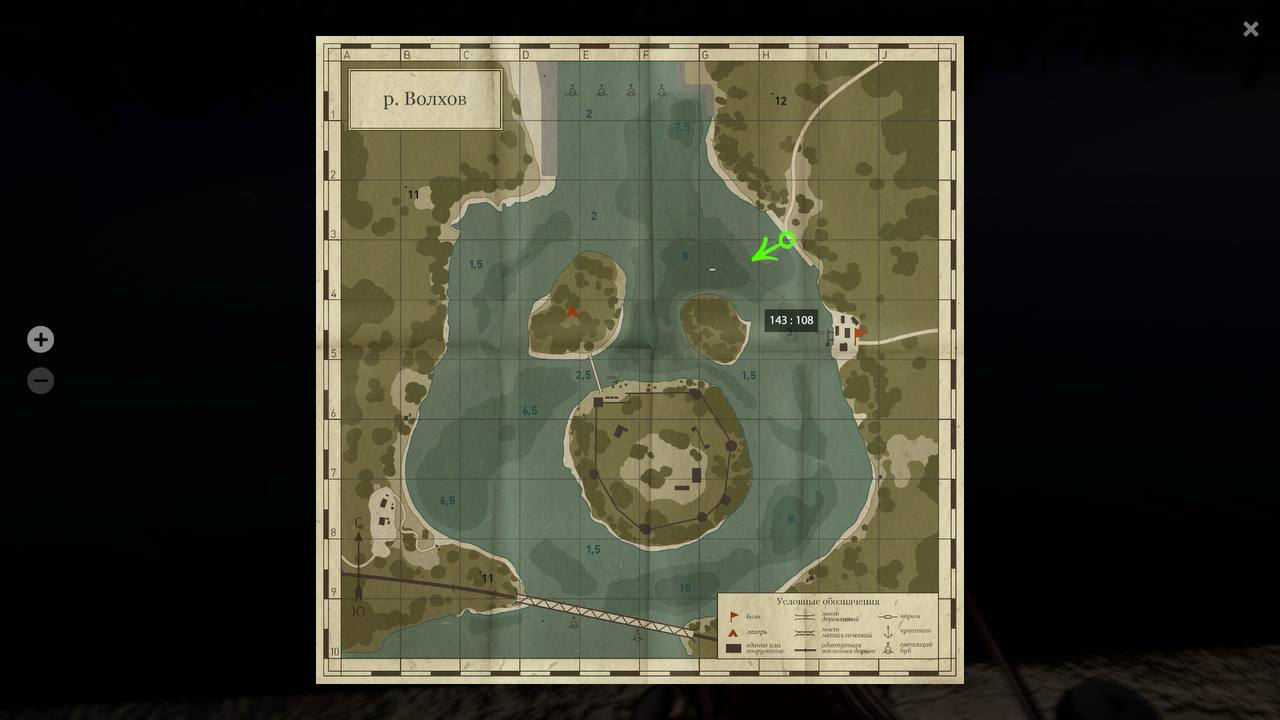Select the camp marker on the western island
The image size is (1280, 720).
pyautogui.click(x=571, y=311)
